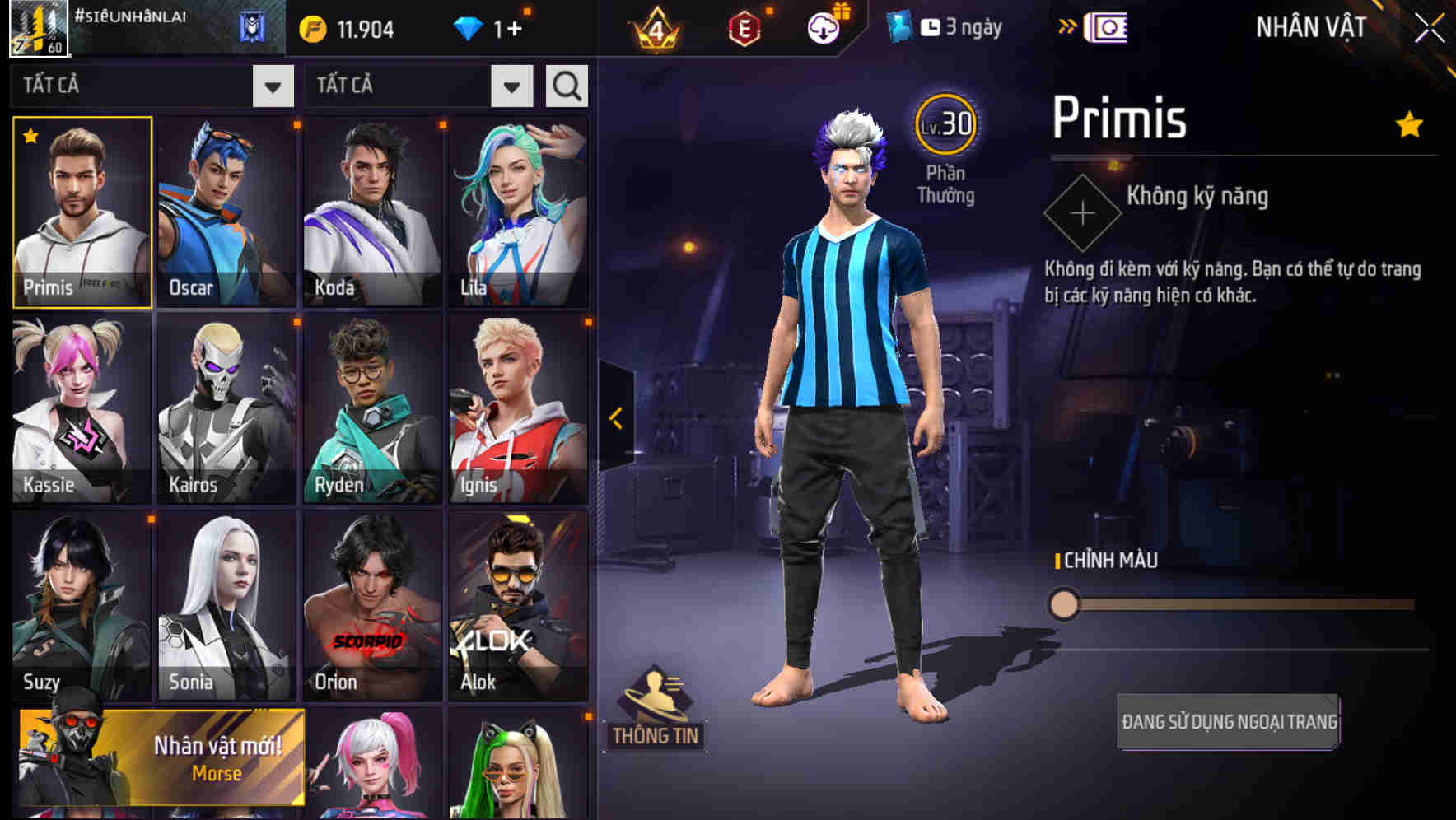Image resolution: width=1456 pixels, height=820 pixels.
Task: Select the Alok character thumbnail
Action: (x=518, y=605)
